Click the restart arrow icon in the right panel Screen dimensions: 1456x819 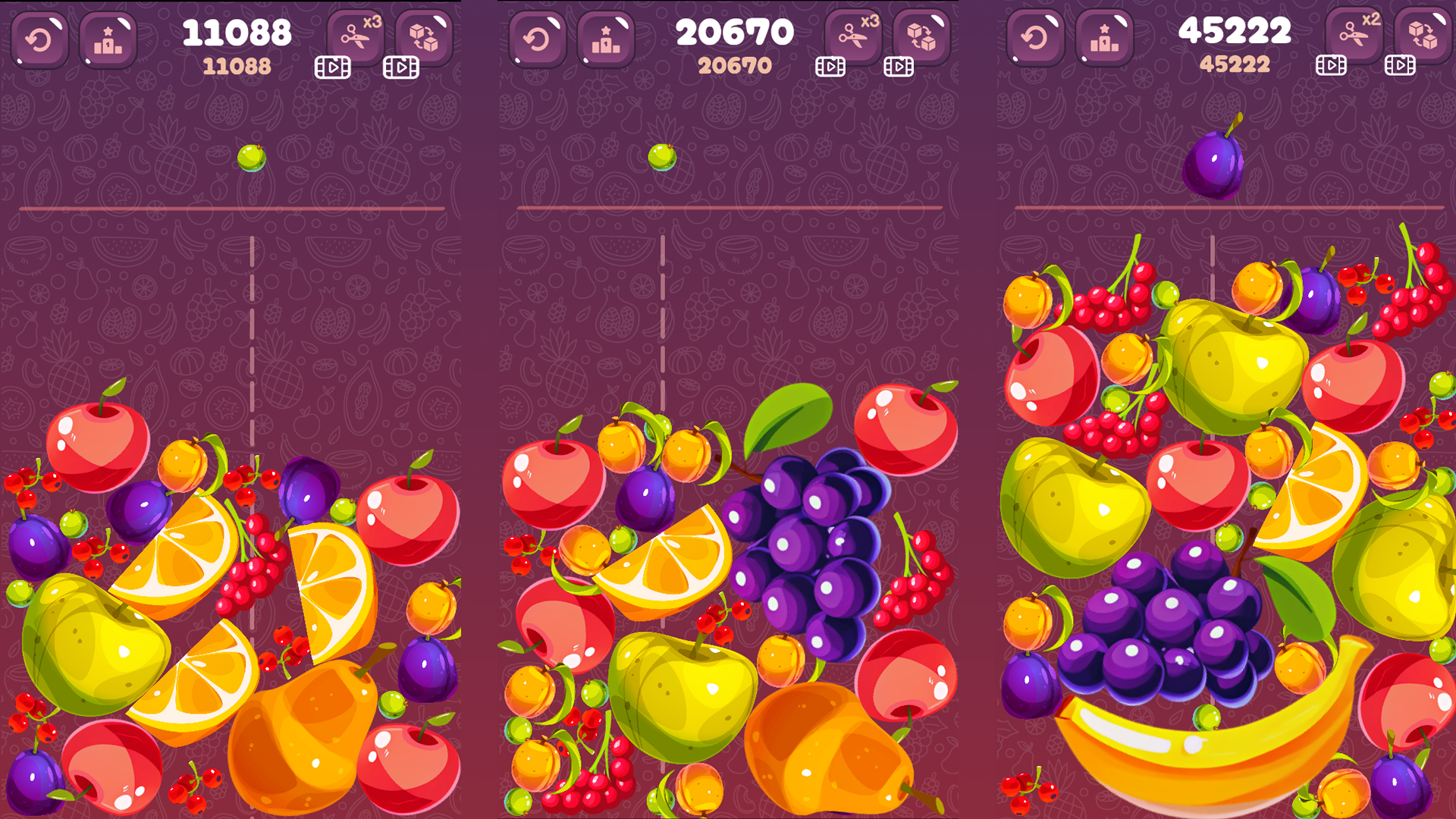(1037, 36)
